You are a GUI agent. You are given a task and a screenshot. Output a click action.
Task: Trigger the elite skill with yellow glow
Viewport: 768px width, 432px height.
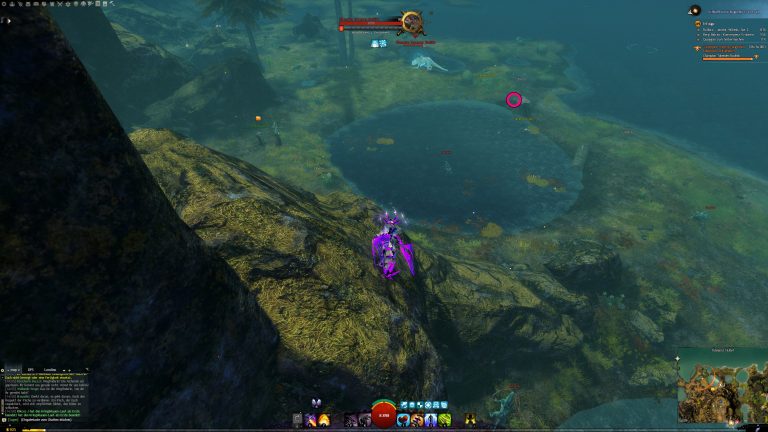click(469, 420)
